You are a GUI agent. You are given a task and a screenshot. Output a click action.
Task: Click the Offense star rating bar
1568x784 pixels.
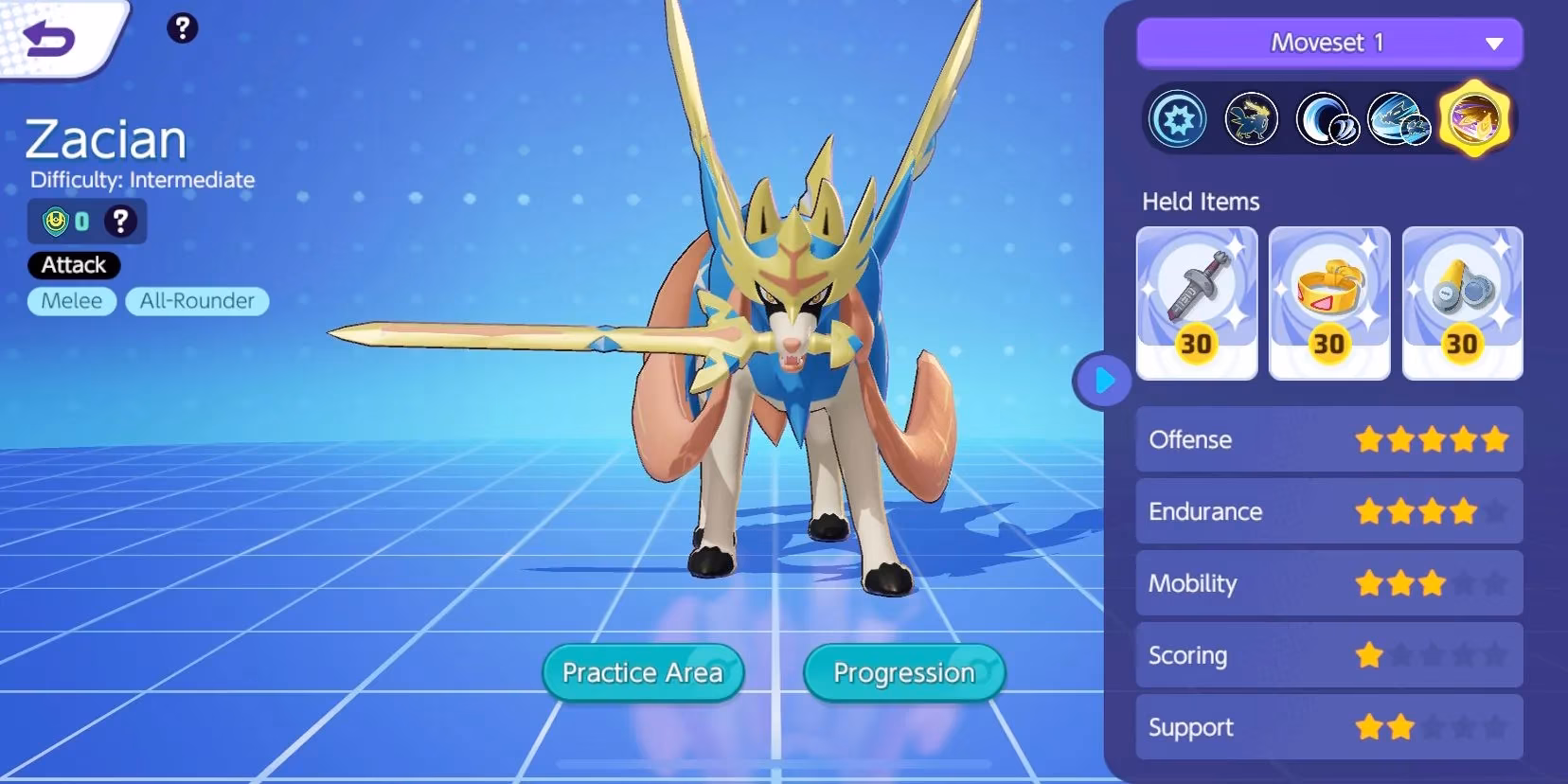pos(1433,439)
